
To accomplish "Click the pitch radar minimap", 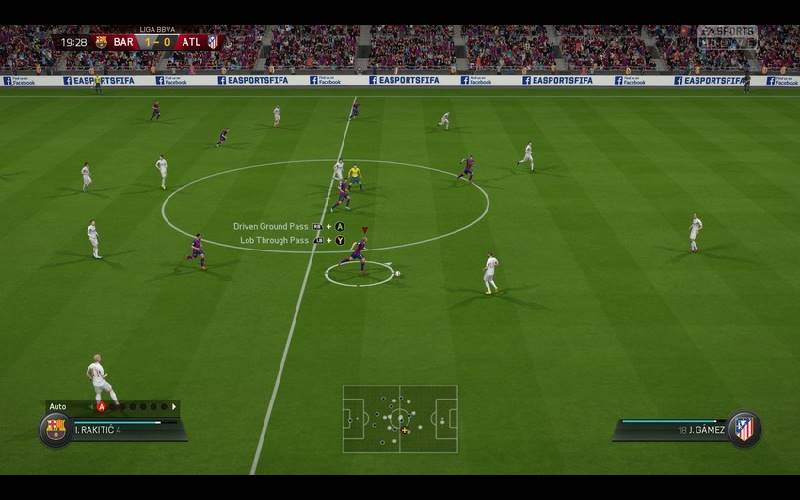I will click(x=400, y=418).
